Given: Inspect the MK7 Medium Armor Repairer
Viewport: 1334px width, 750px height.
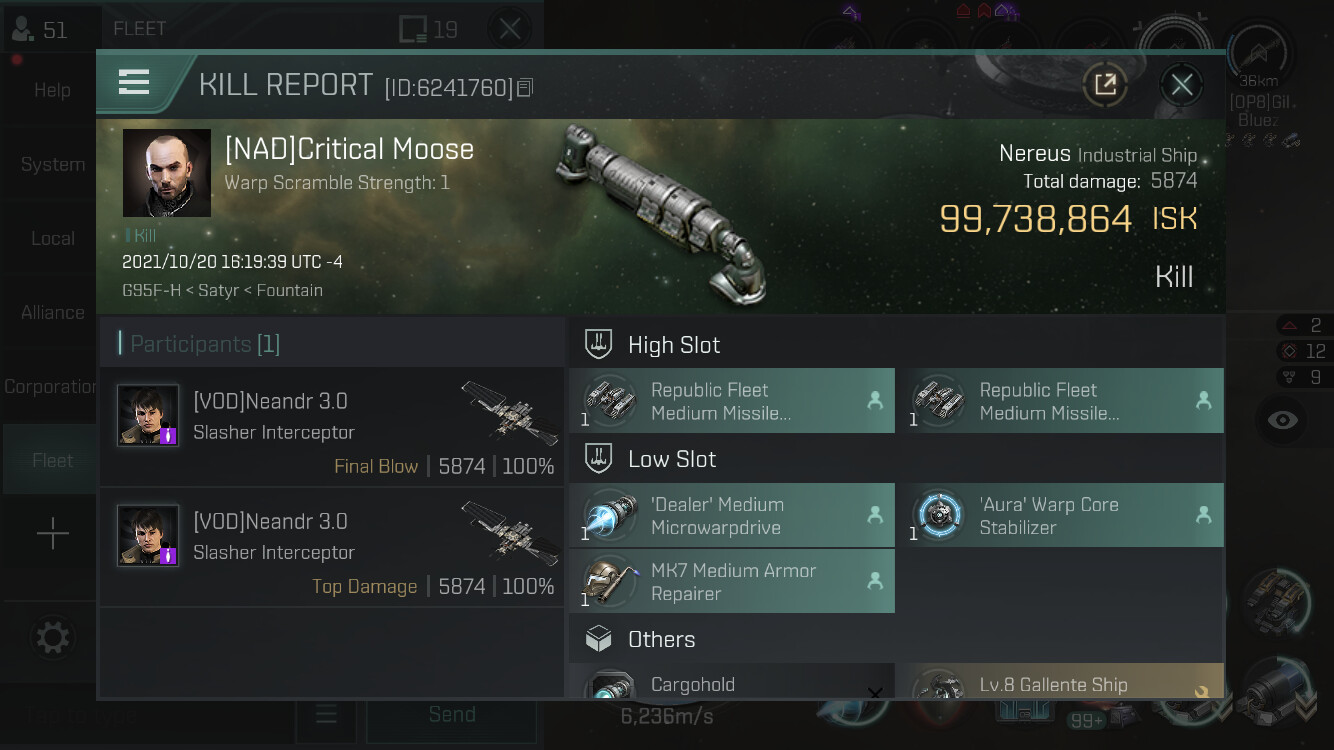Looking at the screenshot, I should (732, 582).
